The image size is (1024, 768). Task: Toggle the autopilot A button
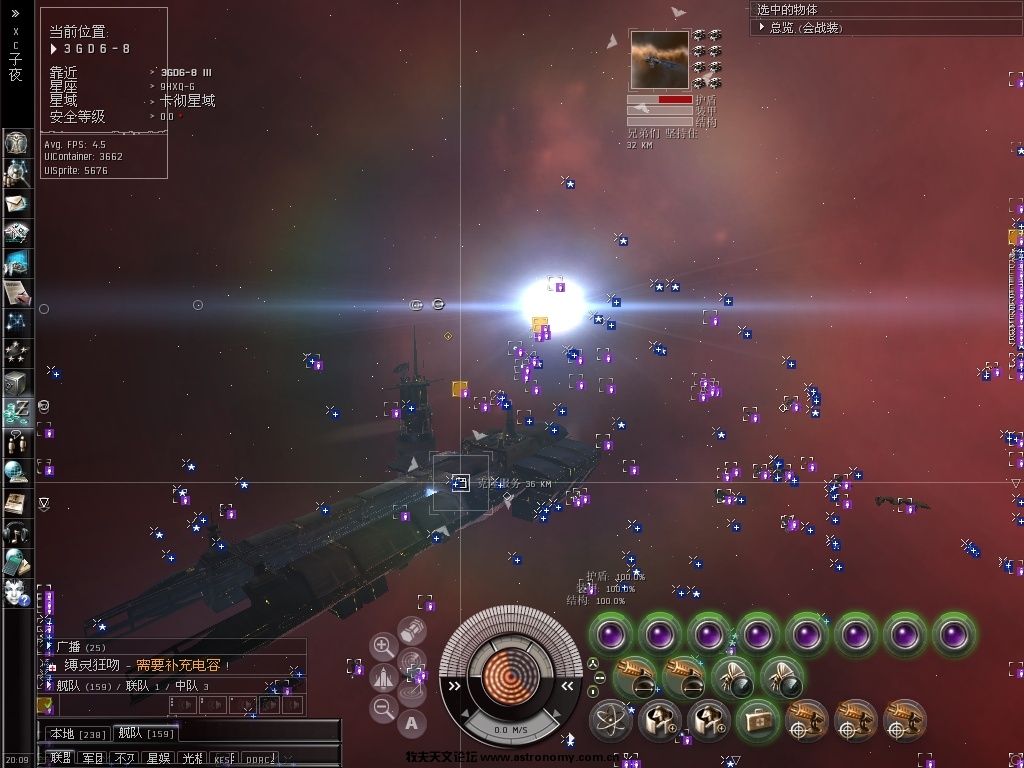point(412,722)
